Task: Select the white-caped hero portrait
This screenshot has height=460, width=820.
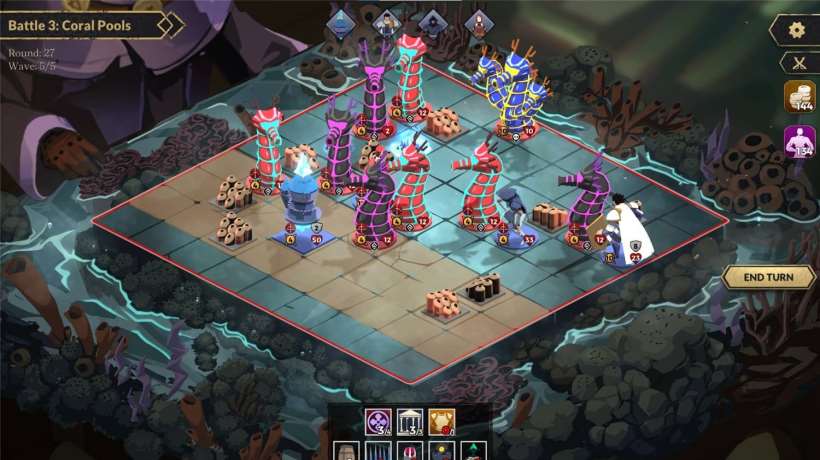Action: tap(386, 22)
